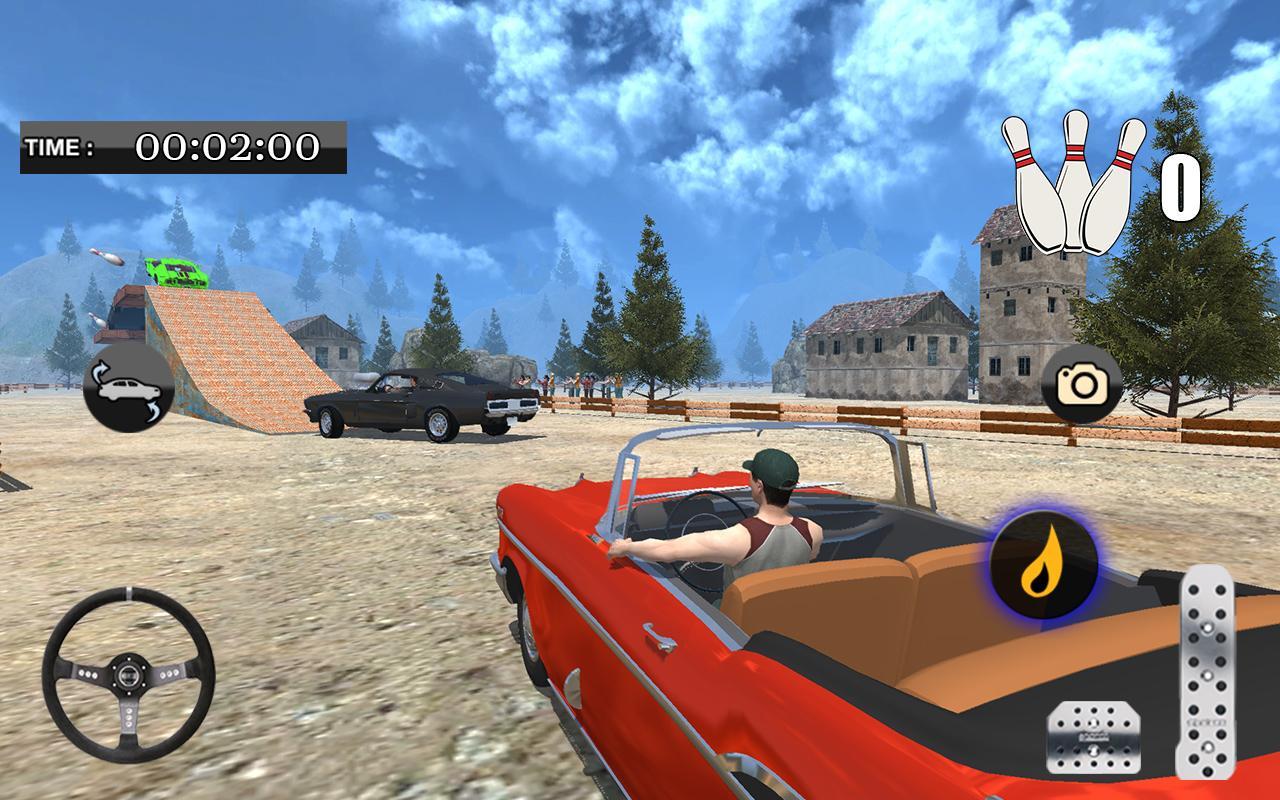Viewport: 1280px width, 800px height.
Task: Click the TIME label on the HUD bar
Action: (60, 147)
